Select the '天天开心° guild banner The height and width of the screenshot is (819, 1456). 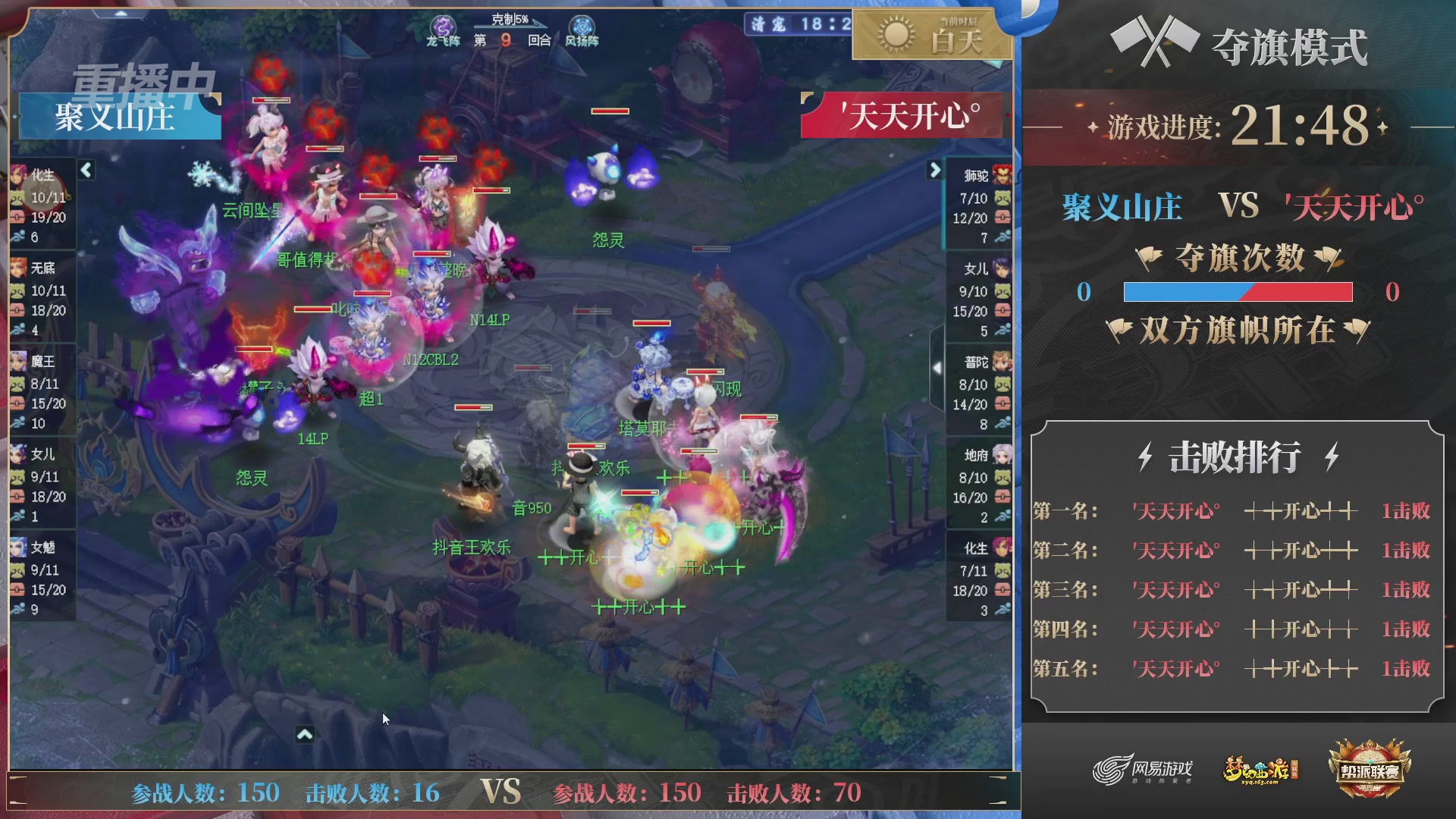point(902,115)
